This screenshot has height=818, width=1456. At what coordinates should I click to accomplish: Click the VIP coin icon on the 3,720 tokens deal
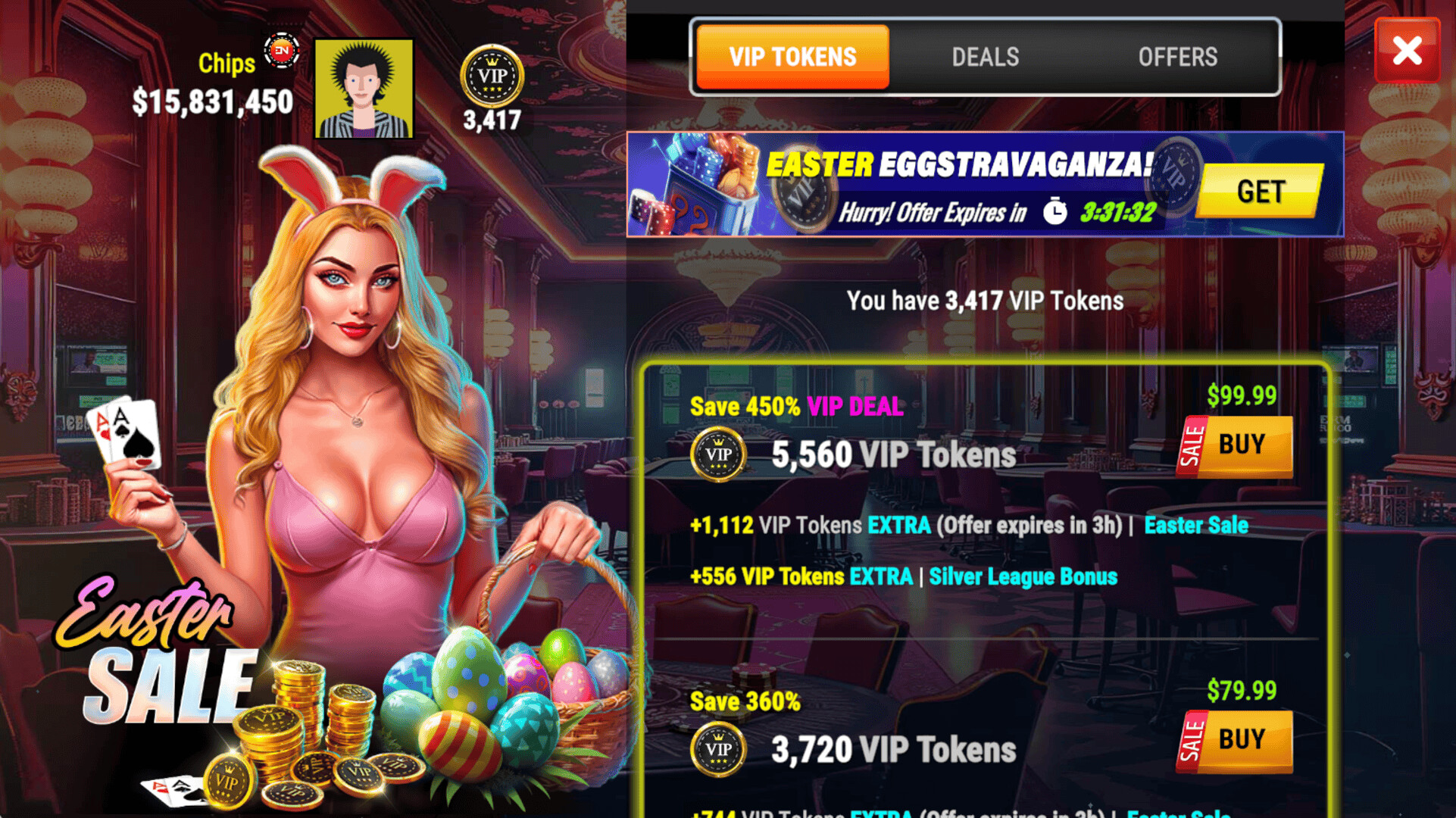point(718,748)
